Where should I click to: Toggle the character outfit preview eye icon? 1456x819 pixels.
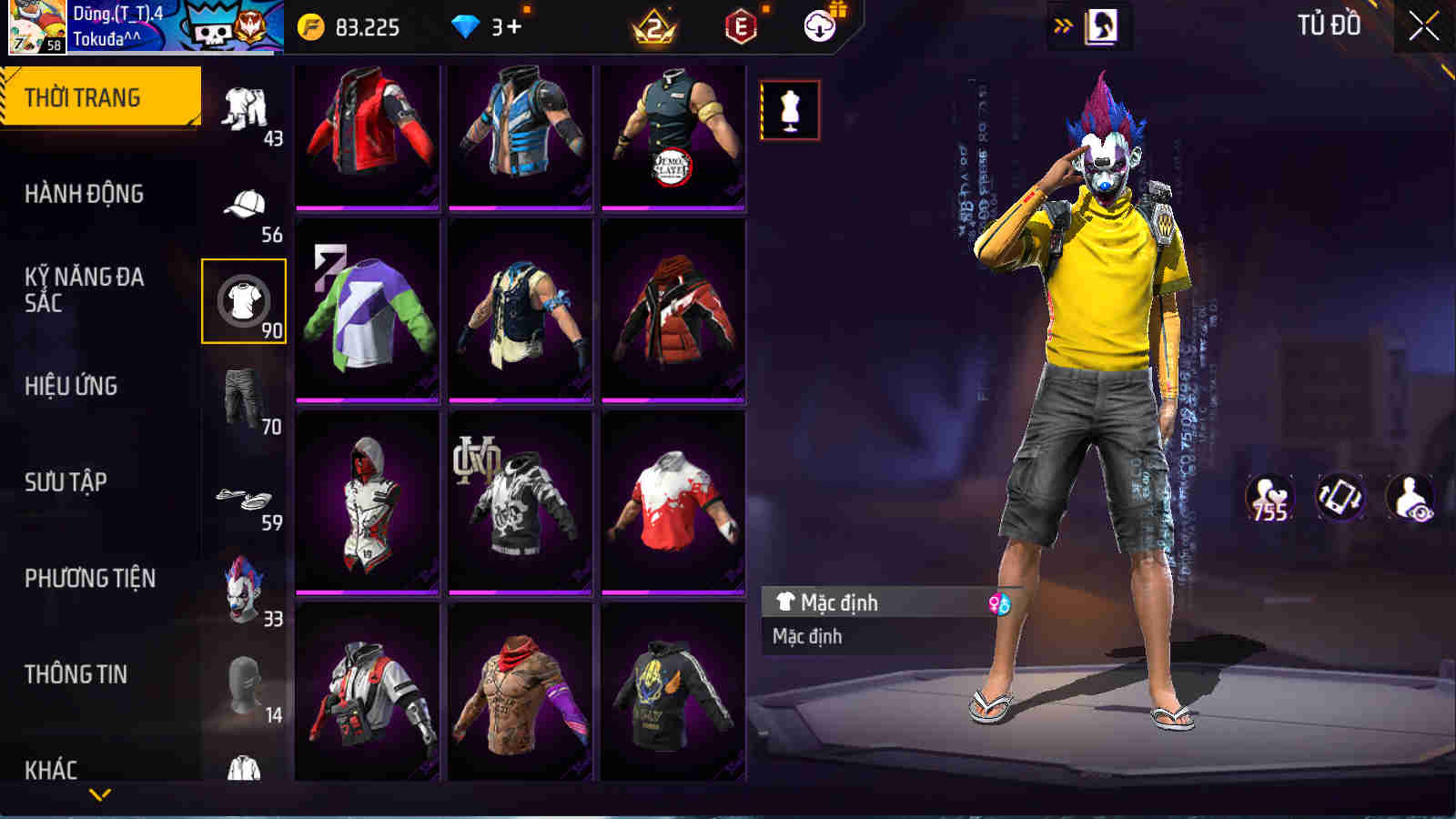click(1409, 499)
